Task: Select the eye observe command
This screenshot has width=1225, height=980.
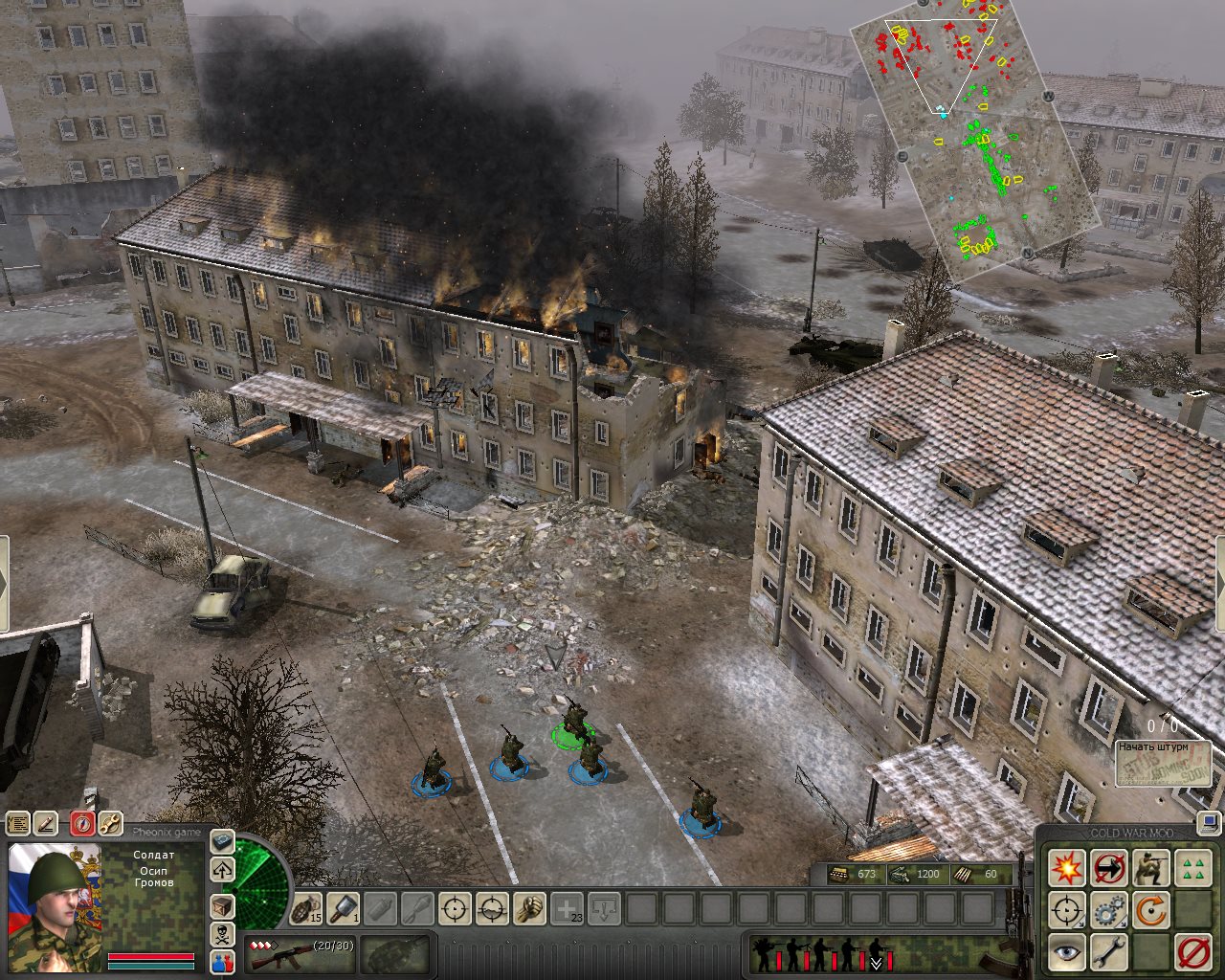Action: click(1066, 952)
